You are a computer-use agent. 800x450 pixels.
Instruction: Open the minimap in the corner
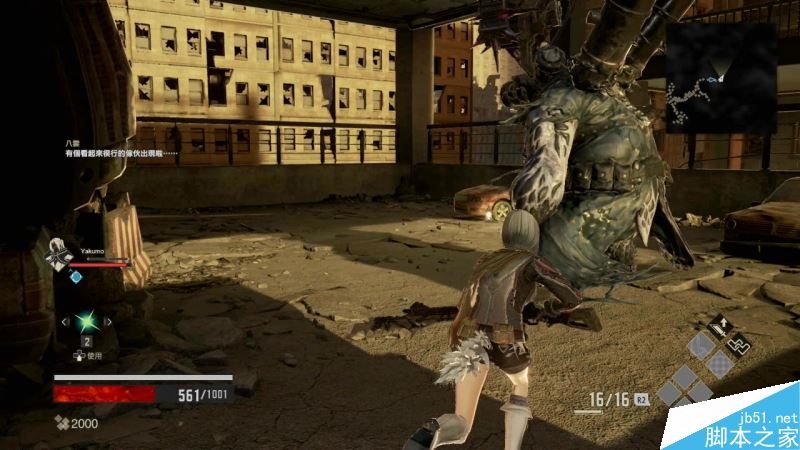721,76
